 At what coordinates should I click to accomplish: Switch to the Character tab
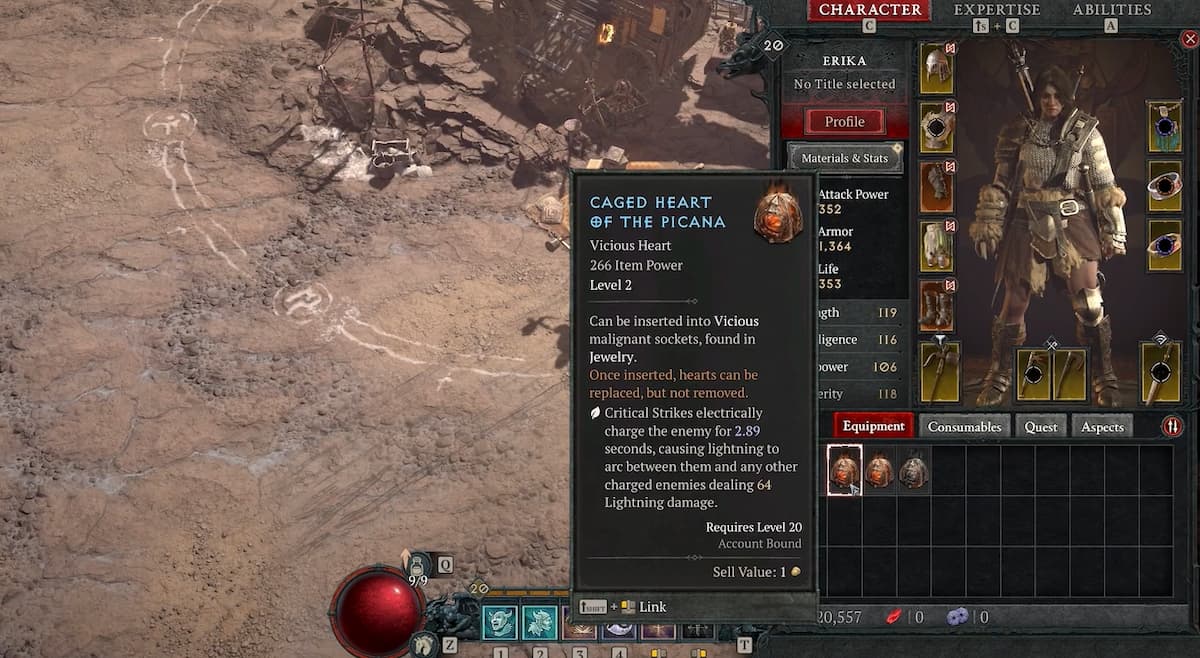coord(870,10)
